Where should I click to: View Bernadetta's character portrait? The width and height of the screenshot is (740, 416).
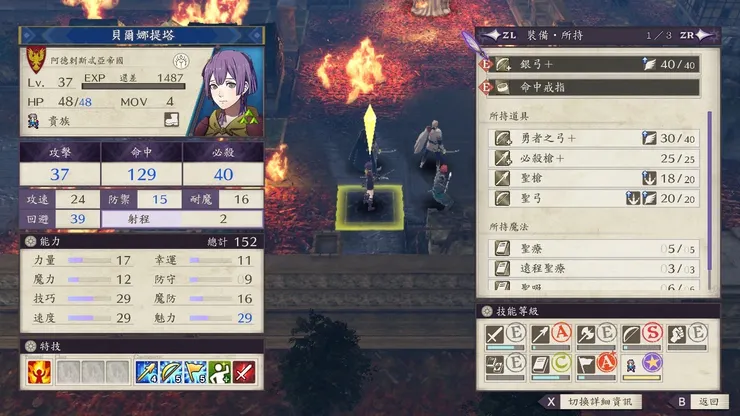coord(229,95)
